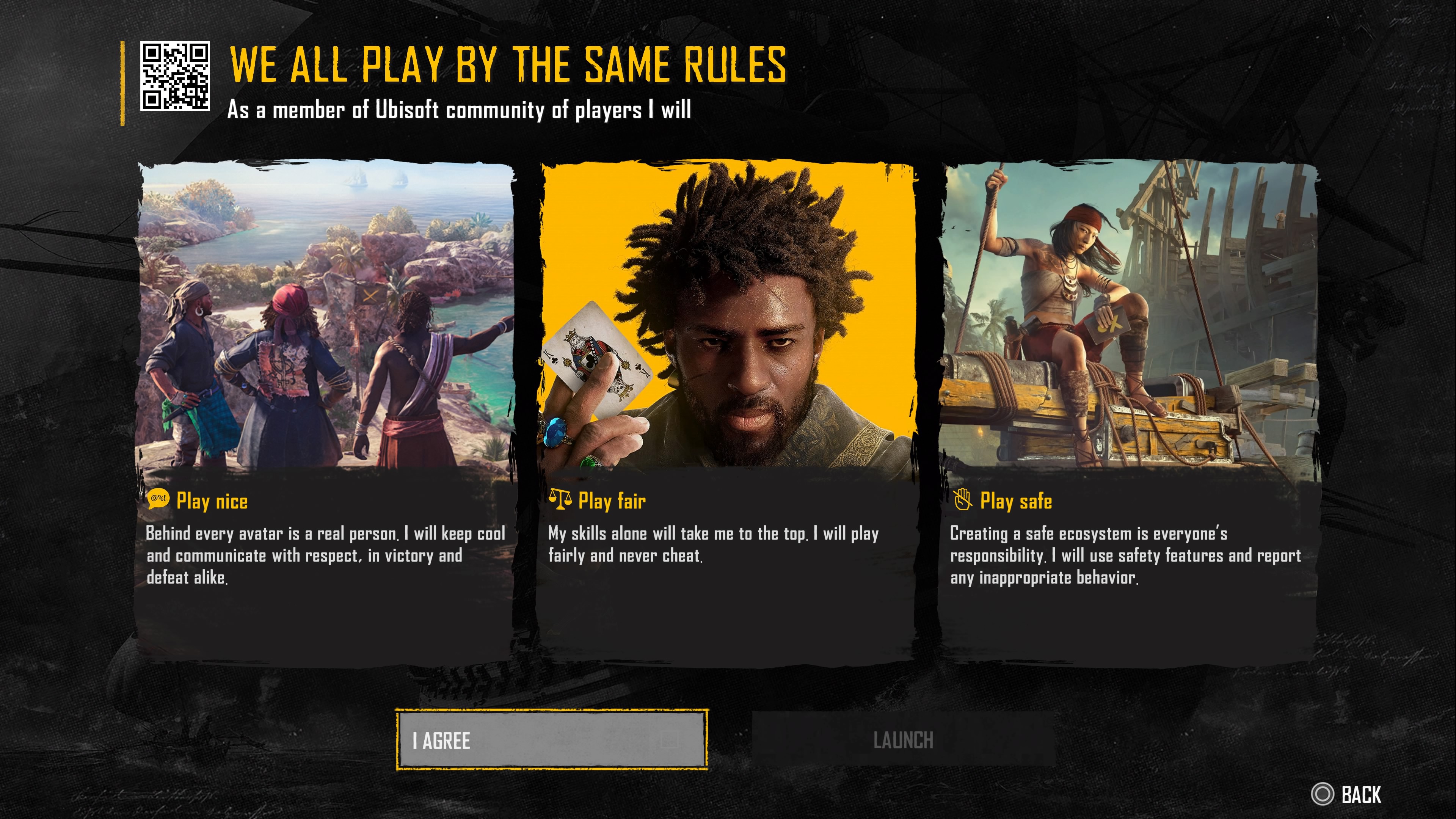Image resolution: width=1456 pixels, height=819 pixels.
Task: Click the QR code beside the title
Action: tap(175, 76)
